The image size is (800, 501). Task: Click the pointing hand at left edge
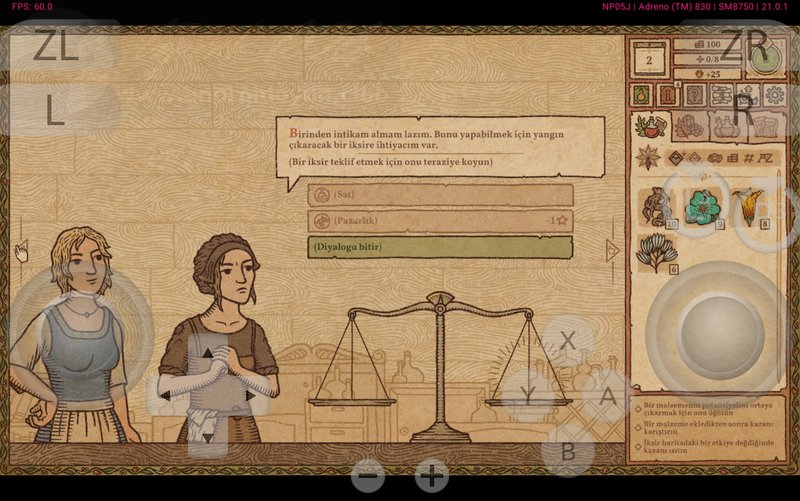21,251
